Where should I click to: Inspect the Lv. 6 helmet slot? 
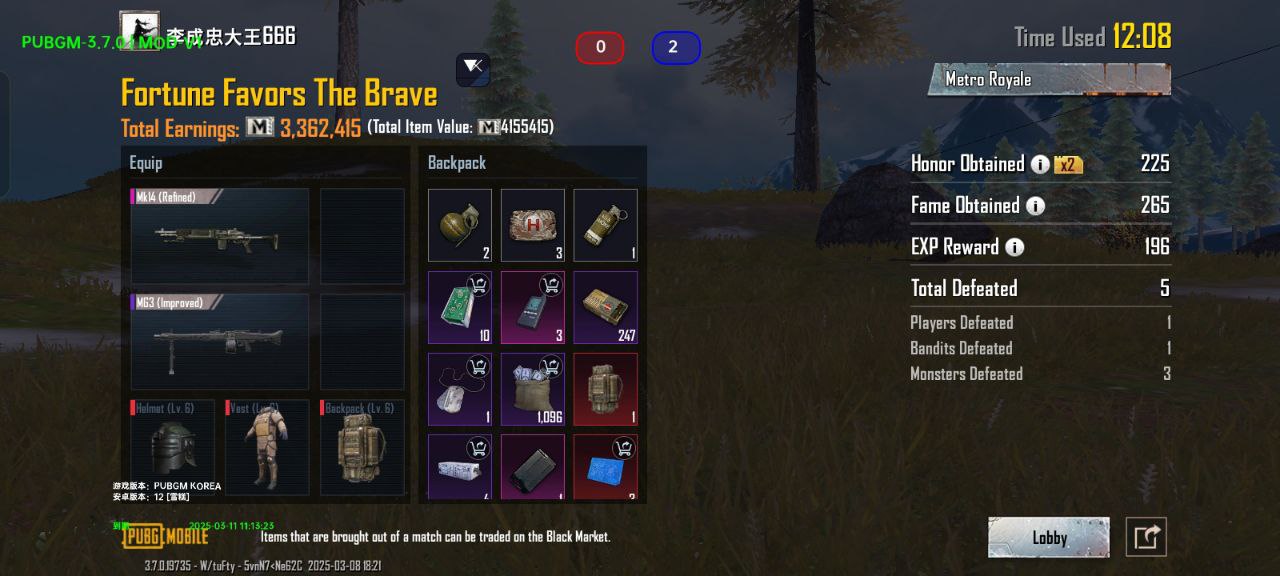[172, 448]
